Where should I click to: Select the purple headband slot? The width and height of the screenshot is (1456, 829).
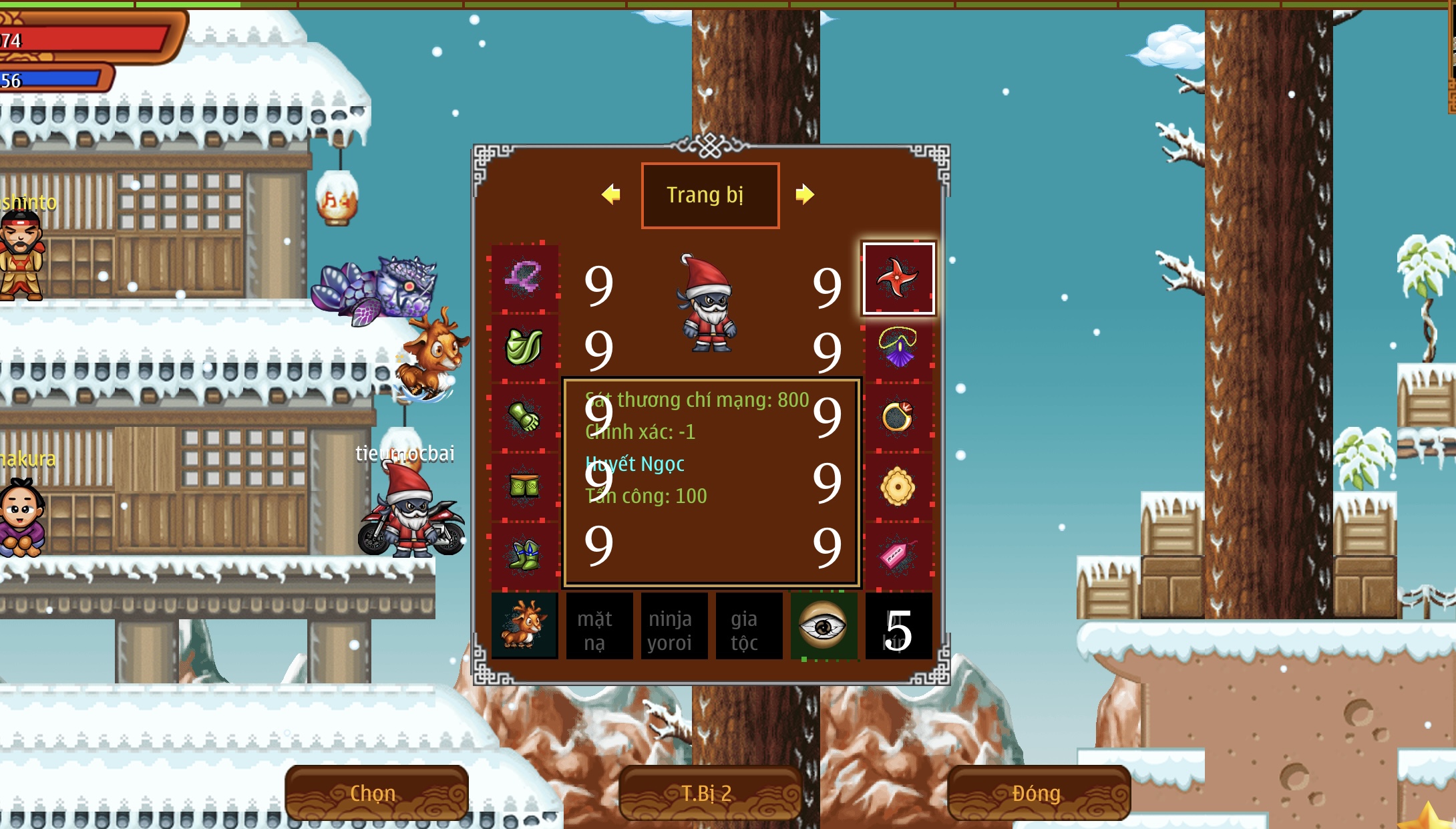524,278
